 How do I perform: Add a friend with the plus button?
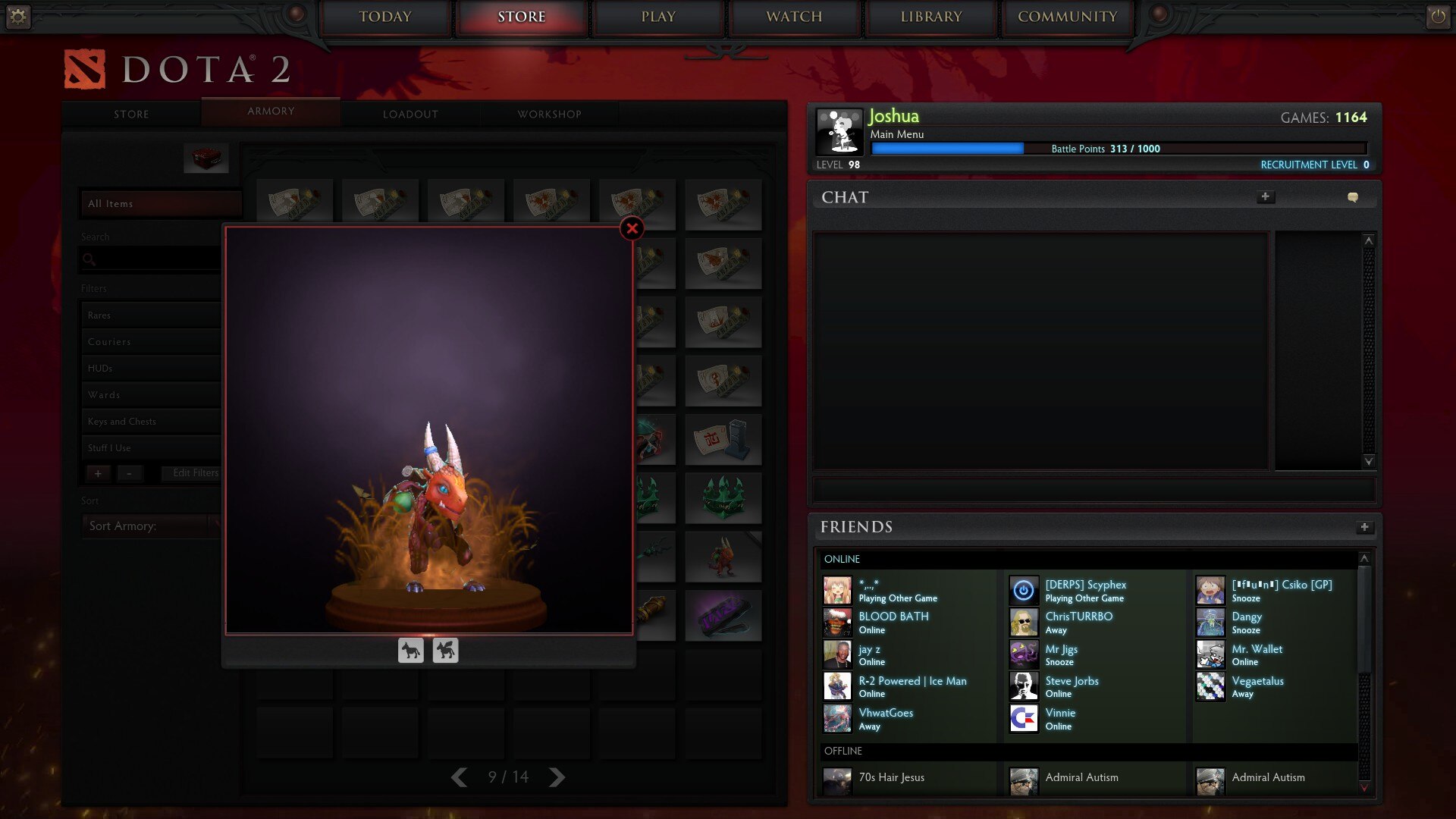(1364, 527)
